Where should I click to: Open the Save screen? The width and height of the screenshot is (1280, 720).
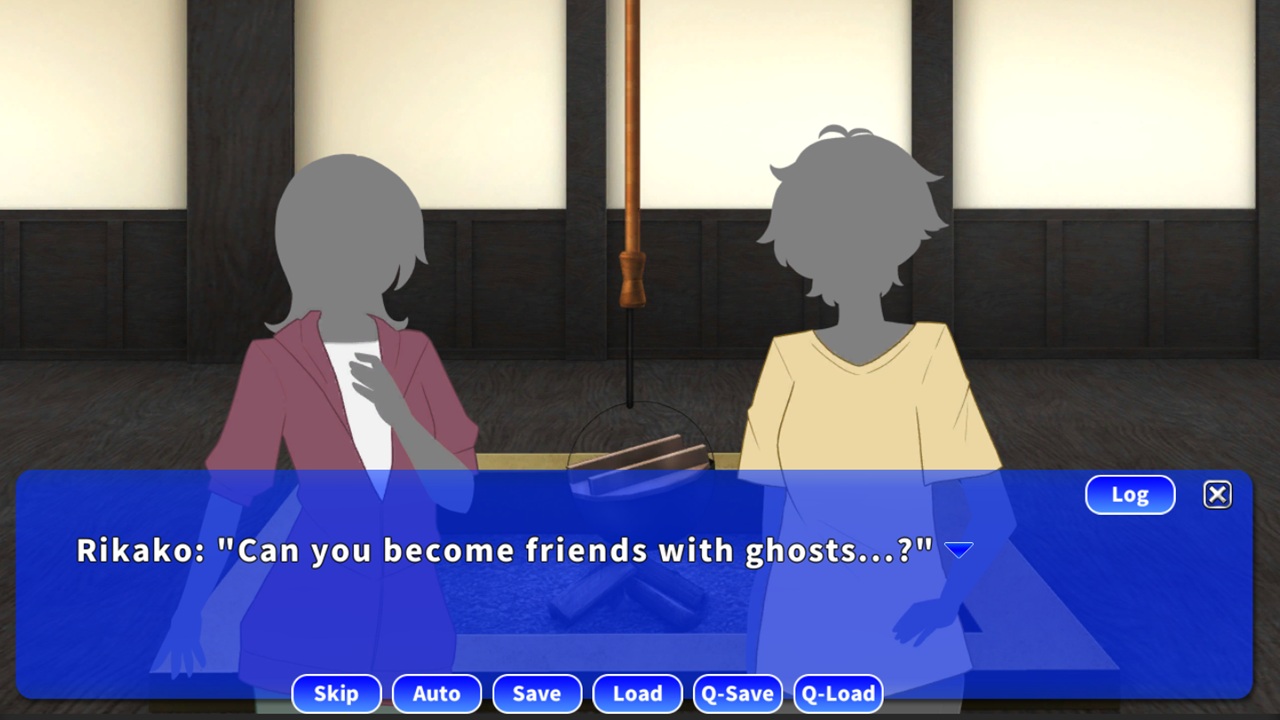tap(537, 693)
